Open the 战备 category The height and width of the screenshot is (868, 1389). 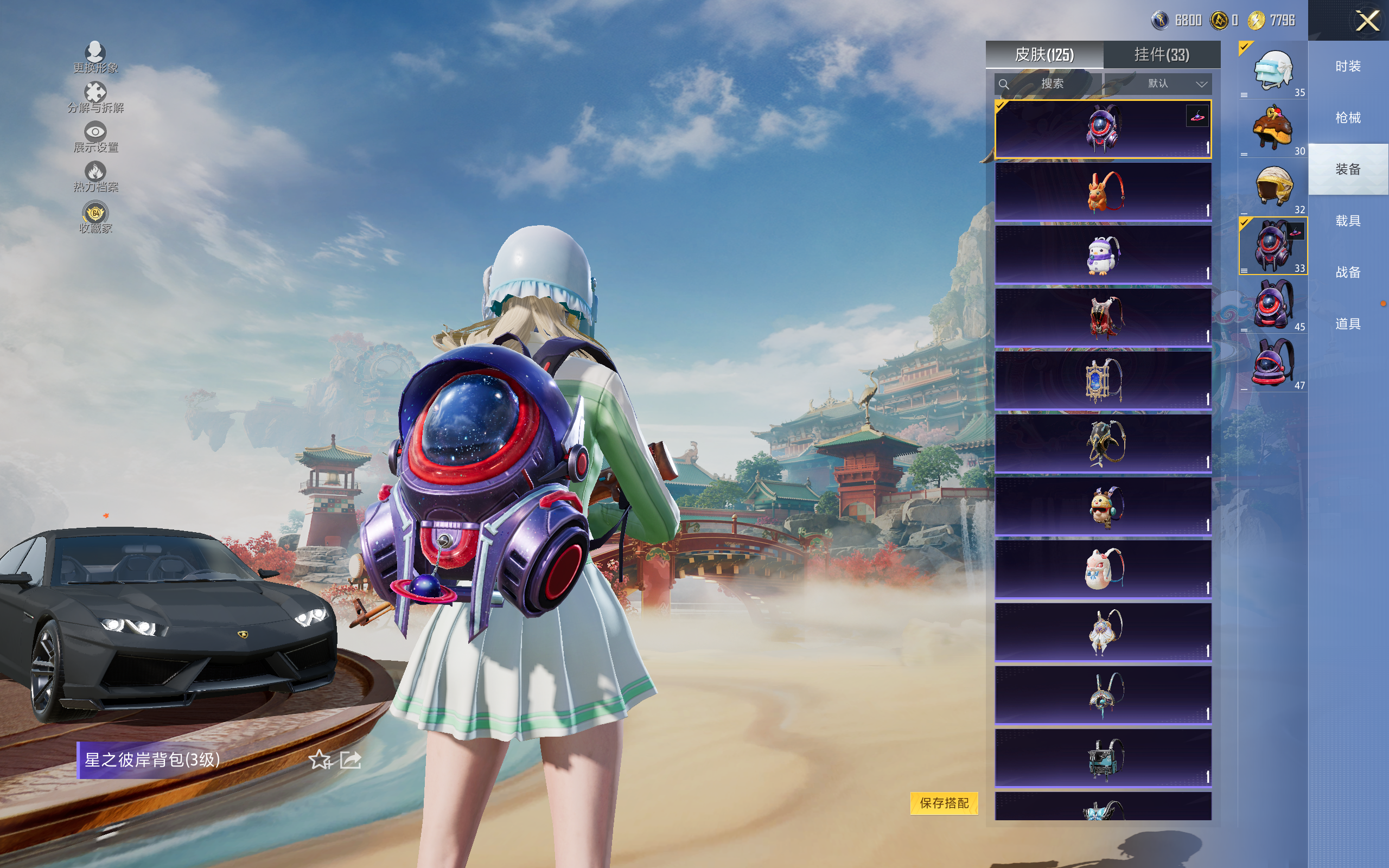1348,272
